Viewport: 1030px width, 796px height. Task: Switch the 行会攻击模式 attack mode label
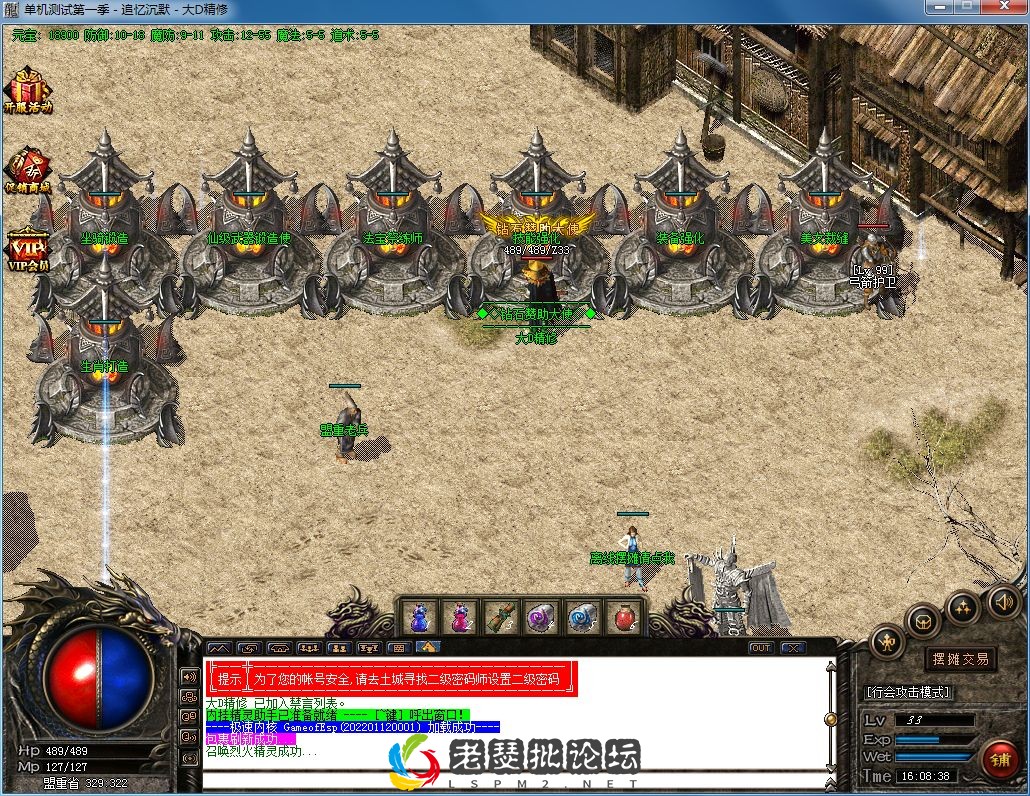pos(908,692)
